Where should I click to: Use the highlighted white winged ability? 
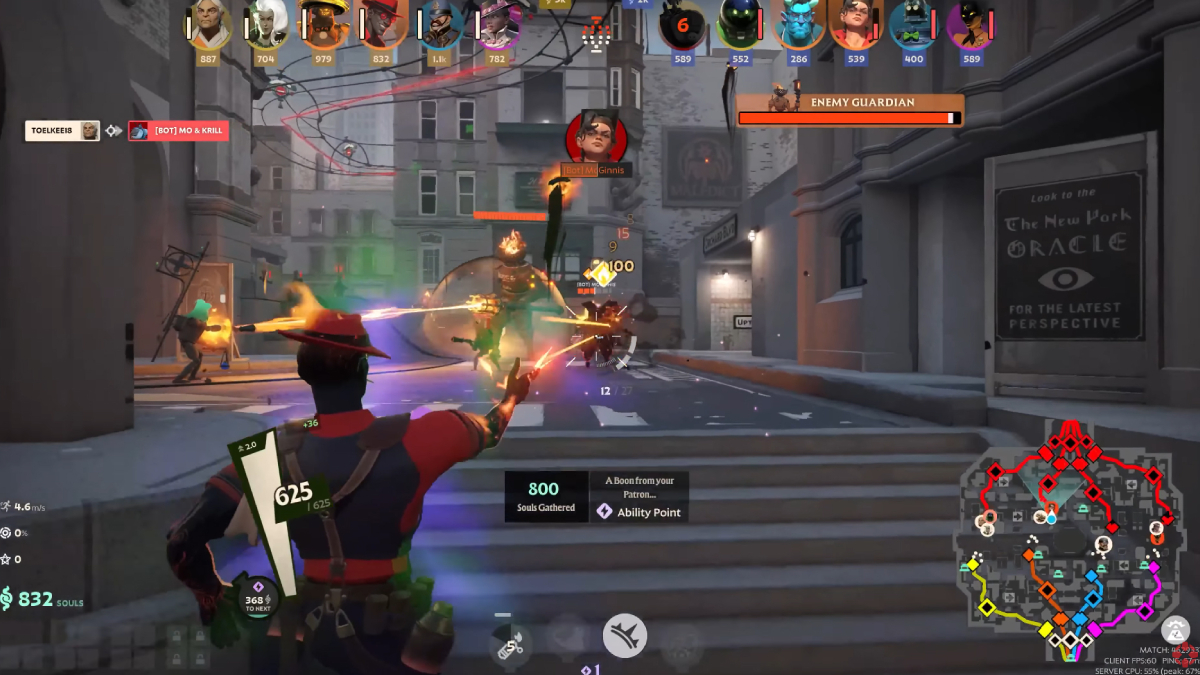(624, 636)
